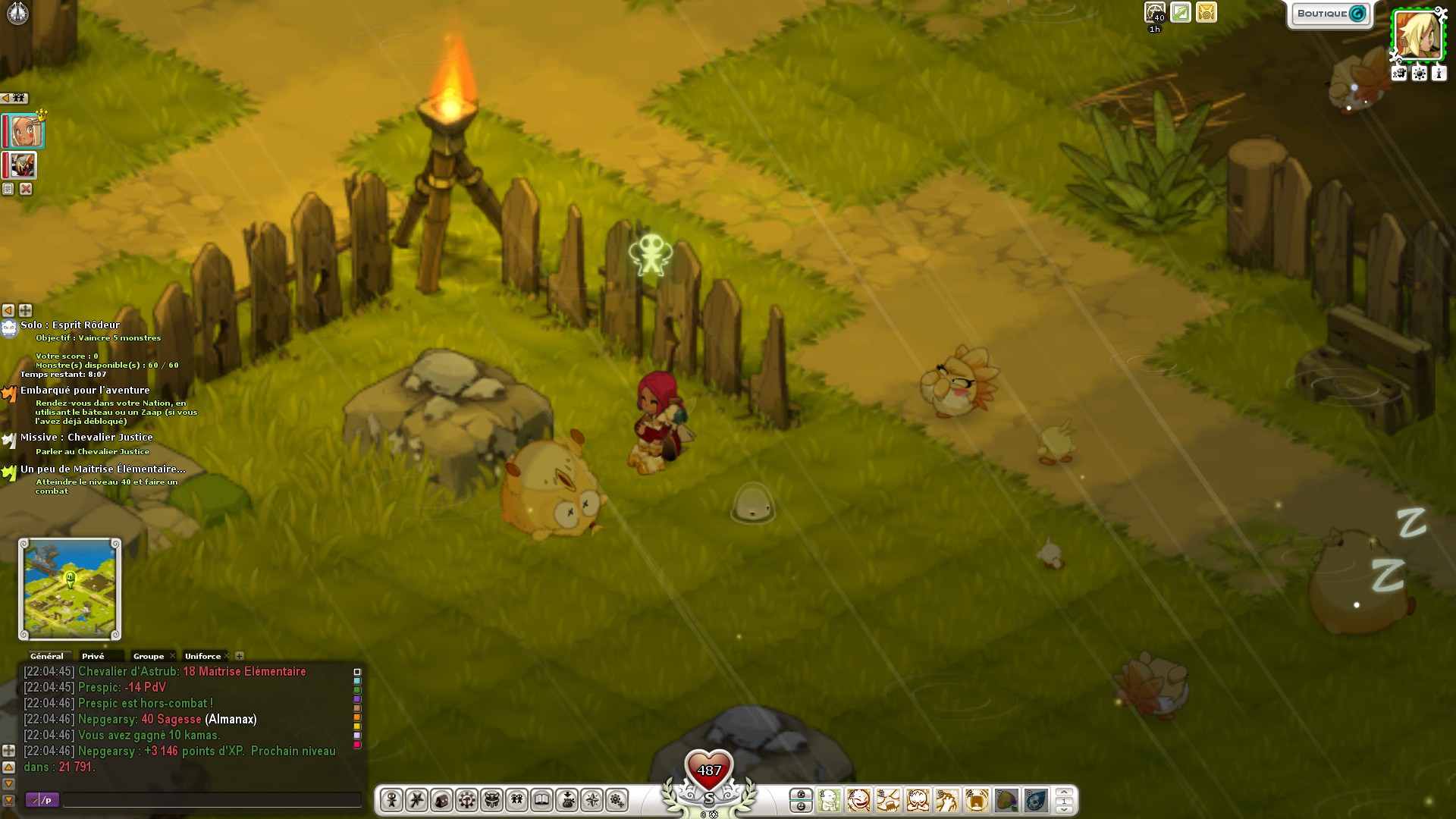Collapse the quest tracker with its arrow
This screenshot has width=1456, height=819.
[8, 310]
